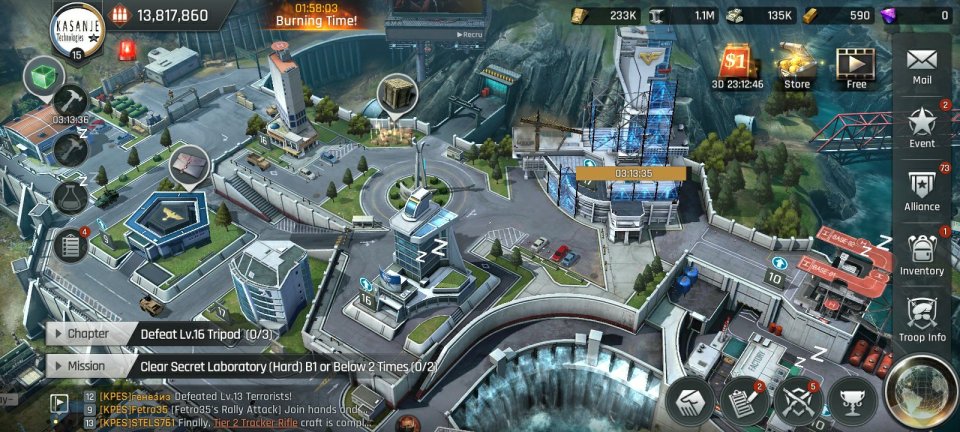960x432 pixels.
Task: Claim the Free video reward
Action: click(x=856, y=66)
